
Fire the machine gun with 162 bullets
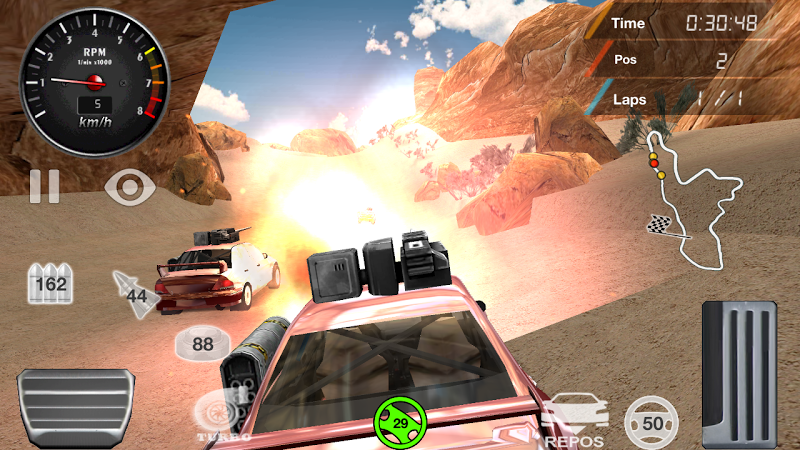coord(50,283)
